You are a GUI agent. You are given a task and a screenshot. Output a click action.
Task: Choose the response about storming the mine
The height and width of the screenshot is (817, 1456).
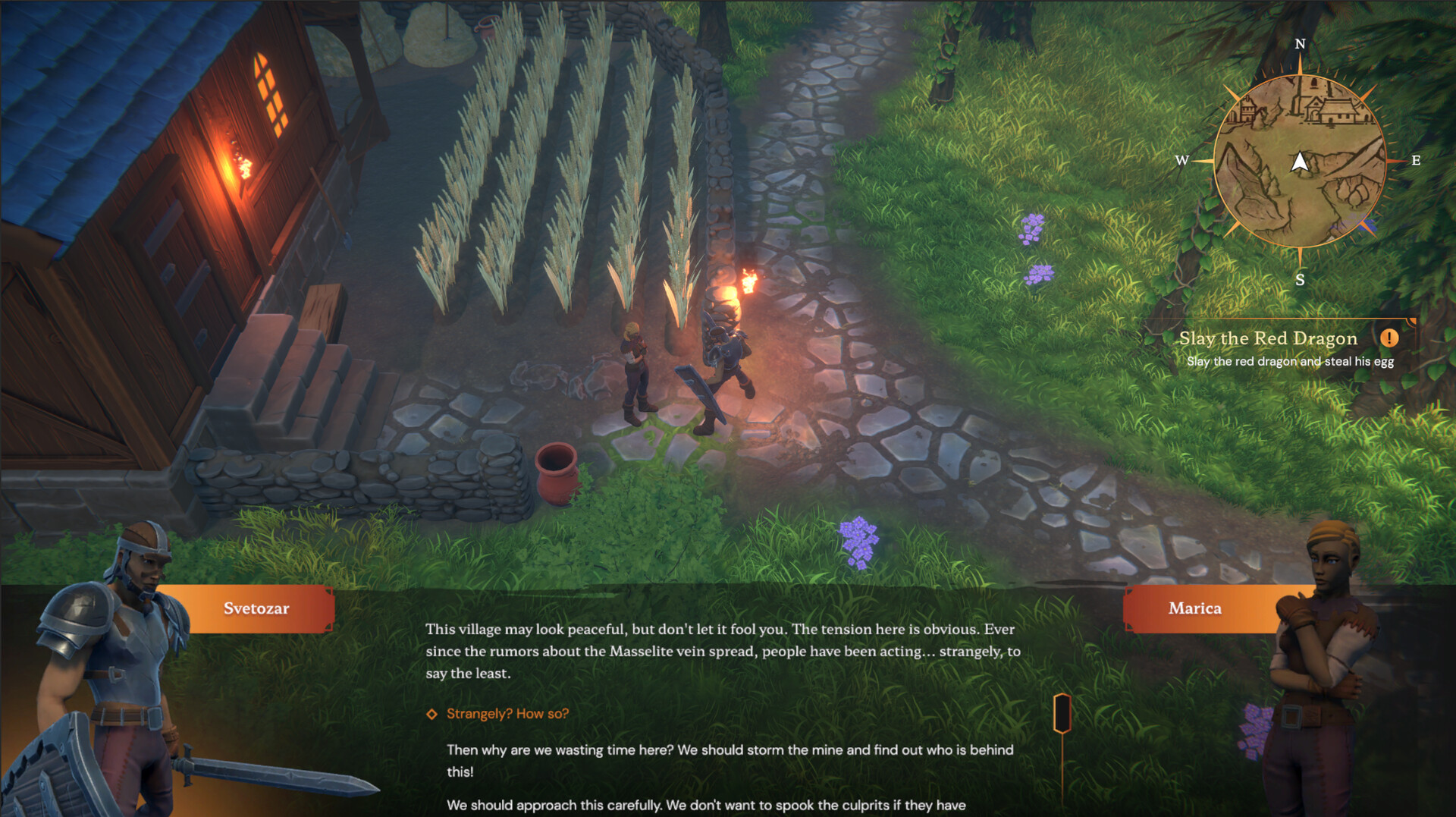(728, 759)
